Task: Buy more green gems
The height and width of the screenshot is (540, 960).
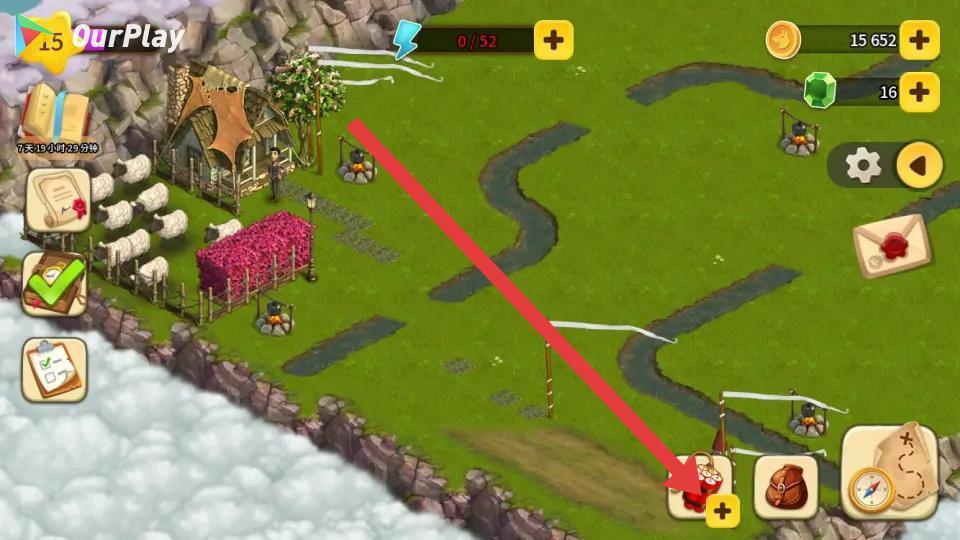Action: click(x=919, y=92)
